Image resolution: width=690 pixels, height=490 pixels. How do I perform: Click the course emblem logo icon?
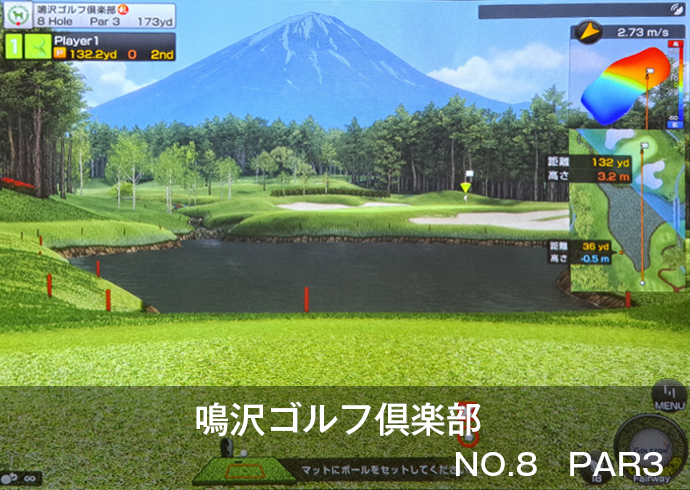click(x=18, y=15)
